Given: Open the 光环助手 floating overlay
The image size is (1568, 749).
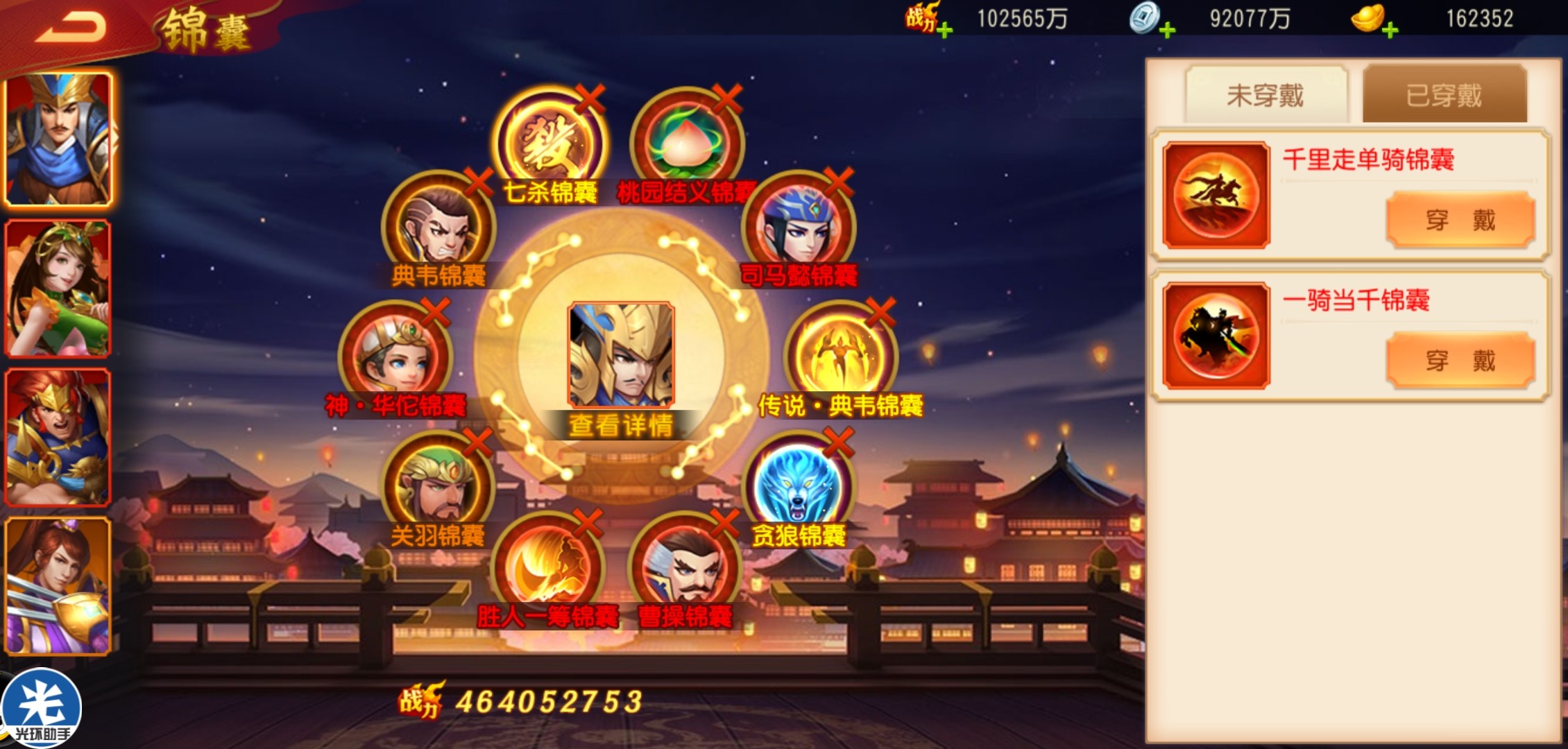Looking at the screenshot, I should point(40,709).
